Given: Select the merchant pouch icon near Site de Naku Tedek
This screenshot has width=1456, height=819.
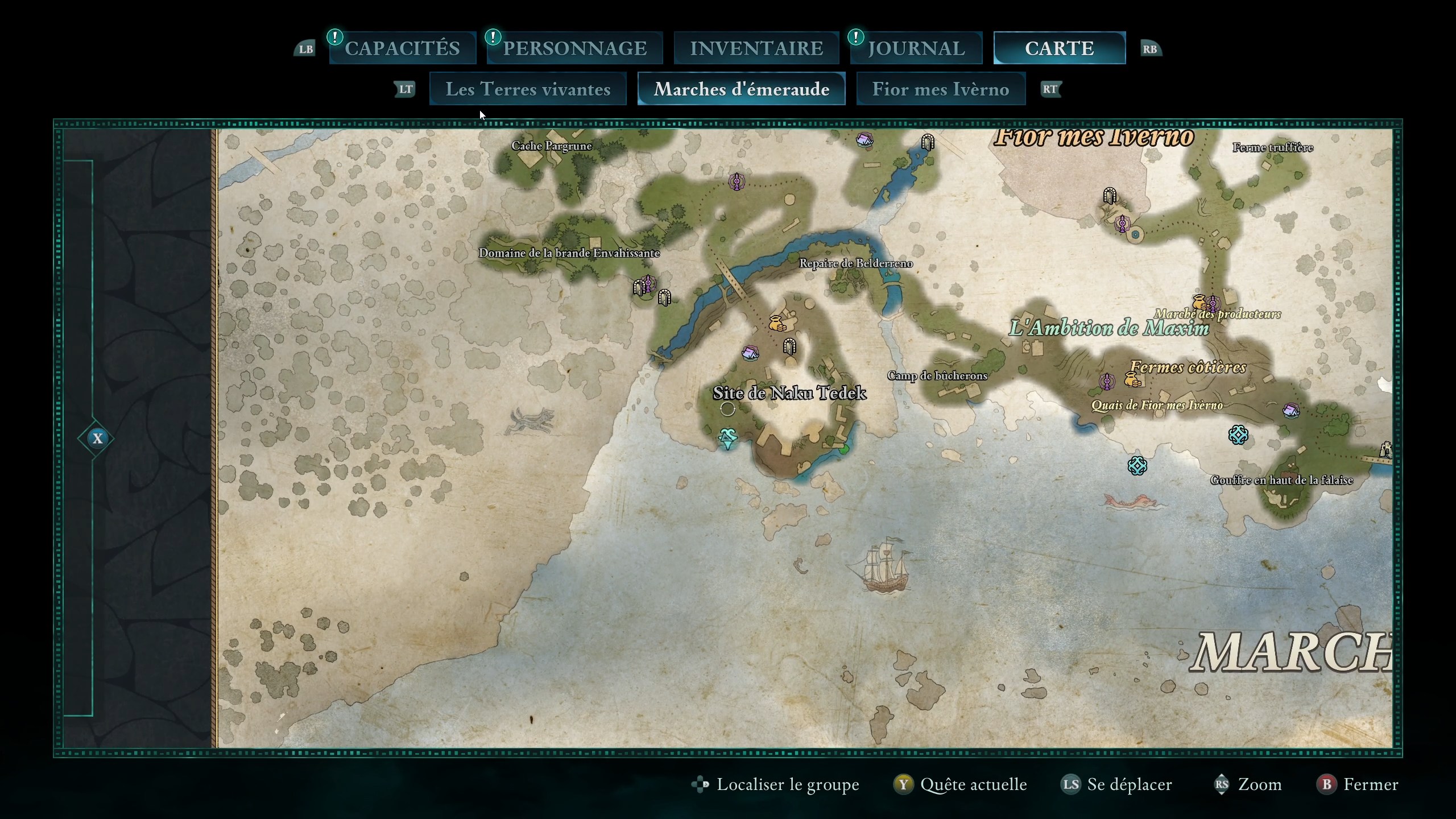Looking at the screenshot, I should 775,323.
